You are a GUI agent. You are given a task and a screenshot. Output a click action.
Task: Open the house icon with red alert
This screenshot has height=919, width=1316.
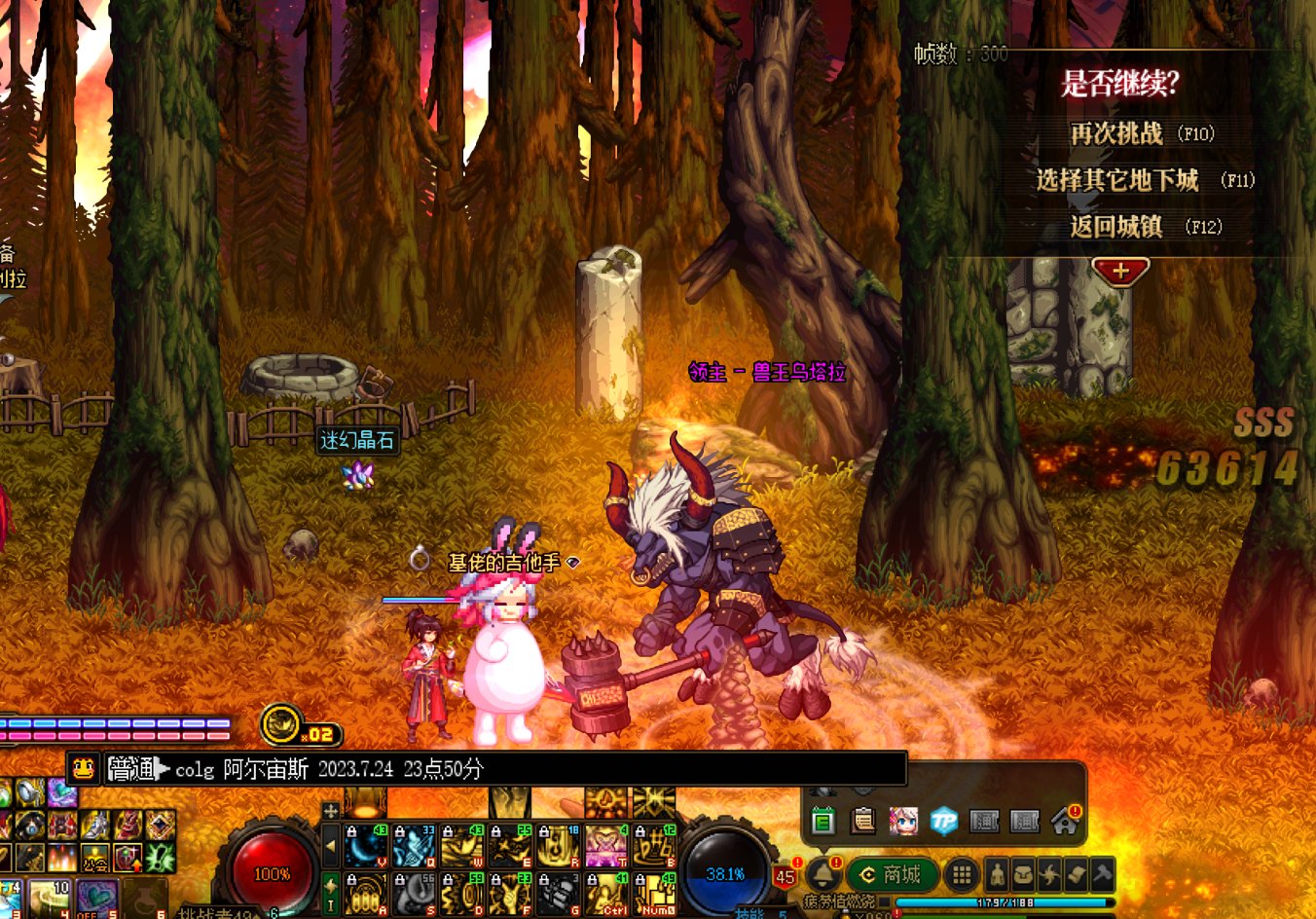1064,822
